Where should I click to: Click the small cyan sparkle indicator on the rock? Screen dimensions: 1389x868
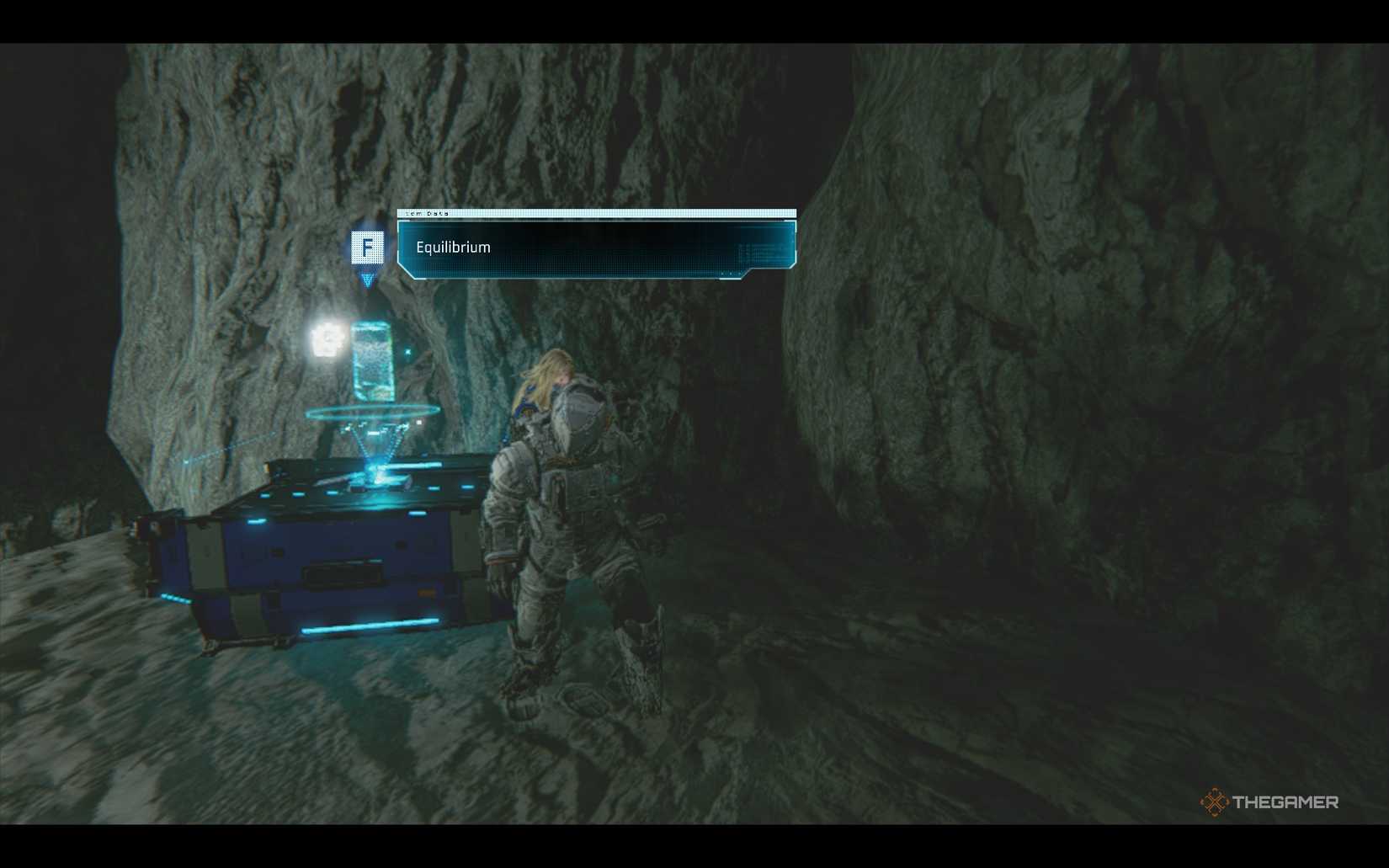(407, 351)
